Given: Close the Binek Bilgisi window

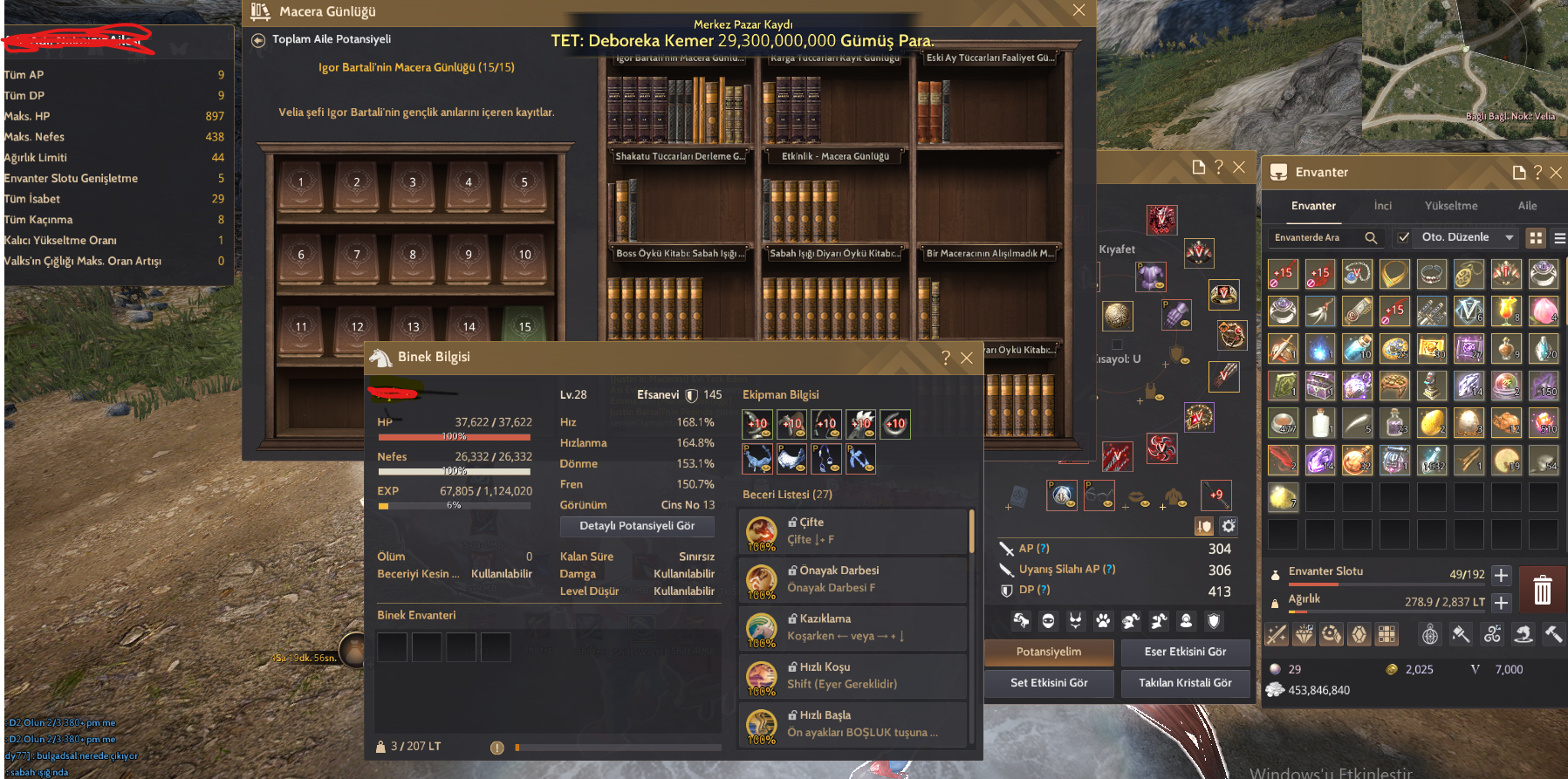Looking at the screenshot, I should [967, 358].
